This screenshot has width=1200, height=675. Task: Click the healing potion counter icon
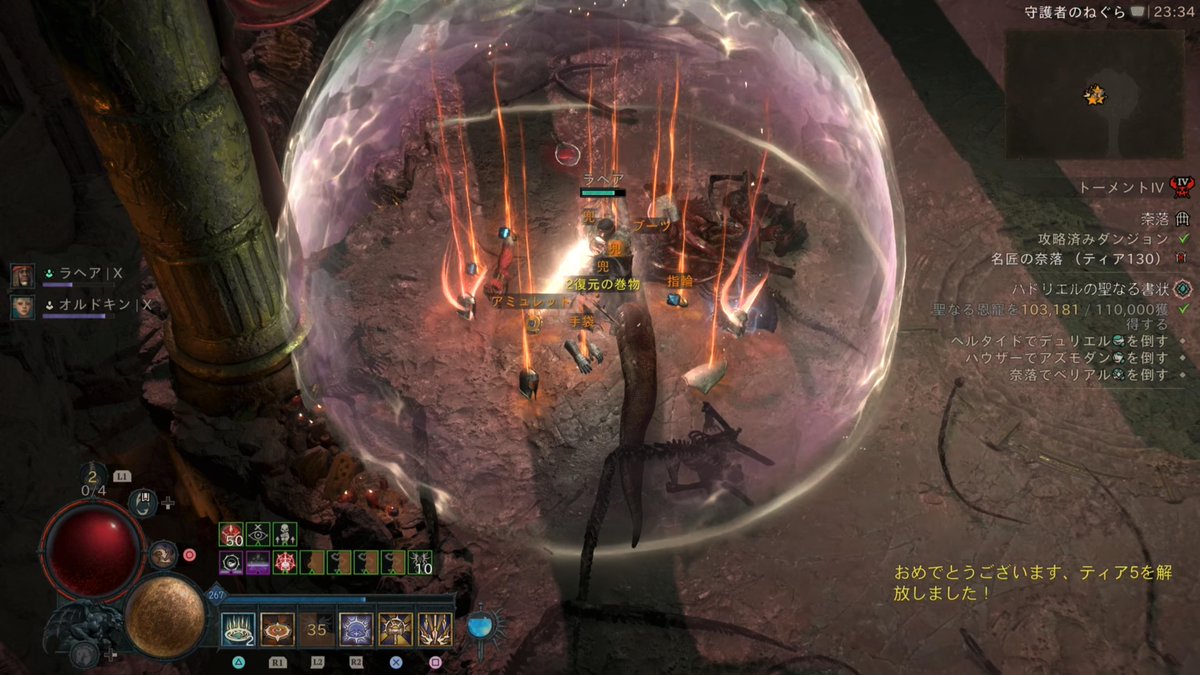point(94,478)
